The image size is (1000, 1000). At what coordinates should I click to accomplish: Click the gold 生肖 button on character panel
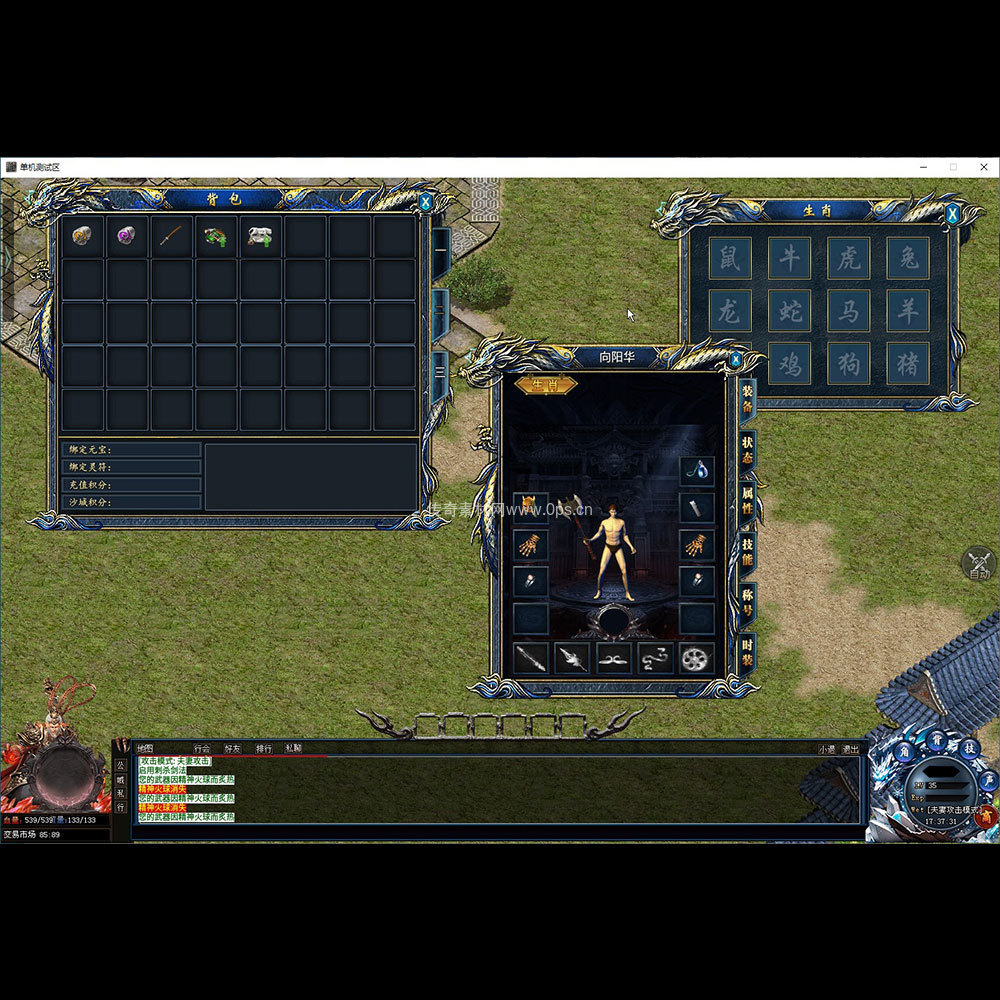point(545,385)
